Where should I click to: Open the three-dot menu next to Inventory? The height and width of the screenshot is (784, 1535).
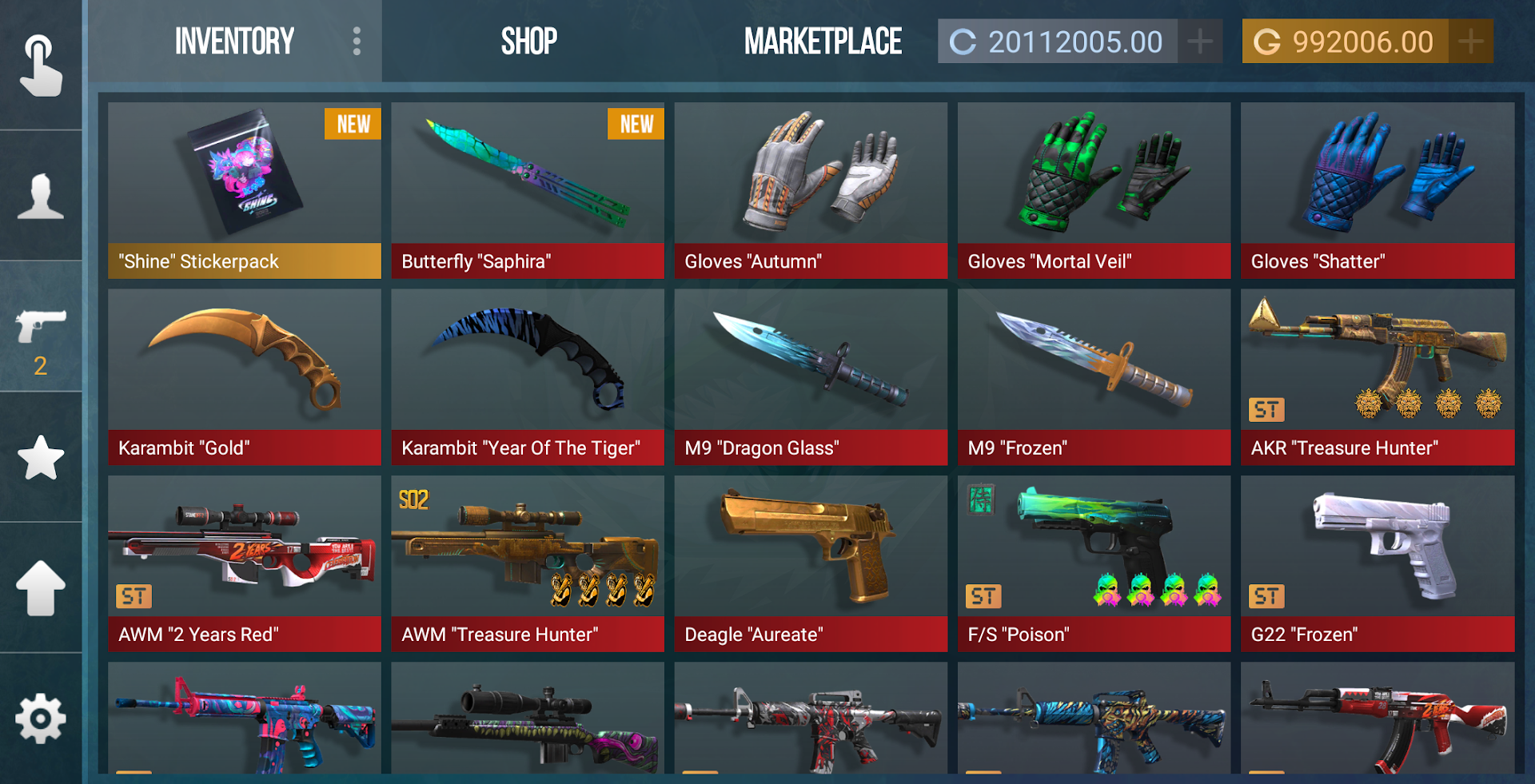point(355,41)
